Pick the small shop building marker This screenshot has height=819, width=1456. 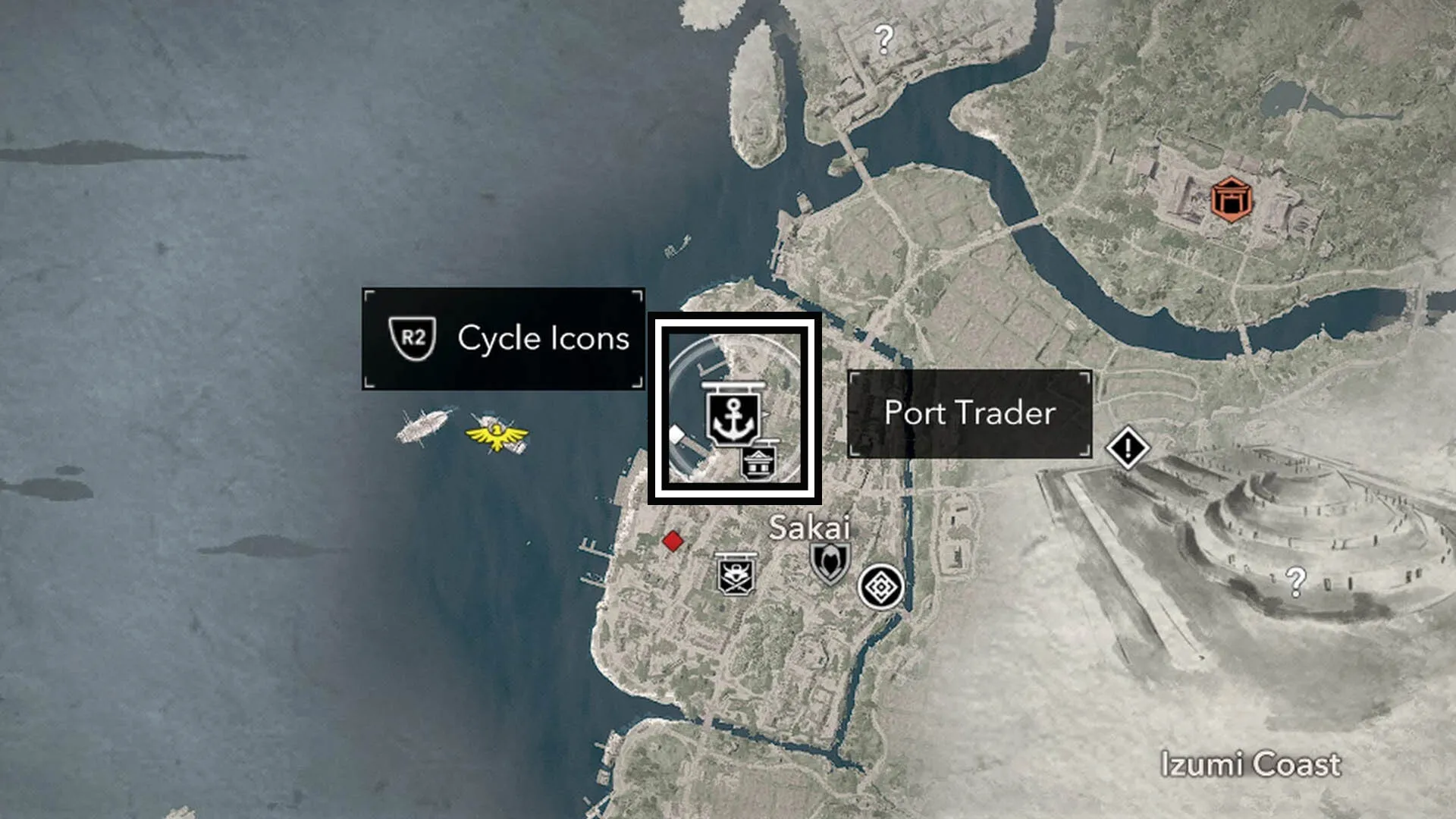pyautogui.click(x=759, y=460)
